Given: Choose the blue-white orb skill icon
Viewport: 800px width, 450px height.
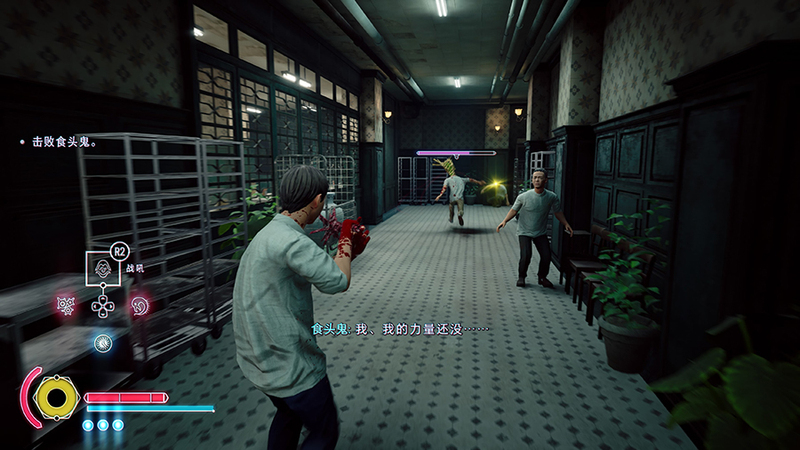Looking at the screenshot, I should coord(102,342).
